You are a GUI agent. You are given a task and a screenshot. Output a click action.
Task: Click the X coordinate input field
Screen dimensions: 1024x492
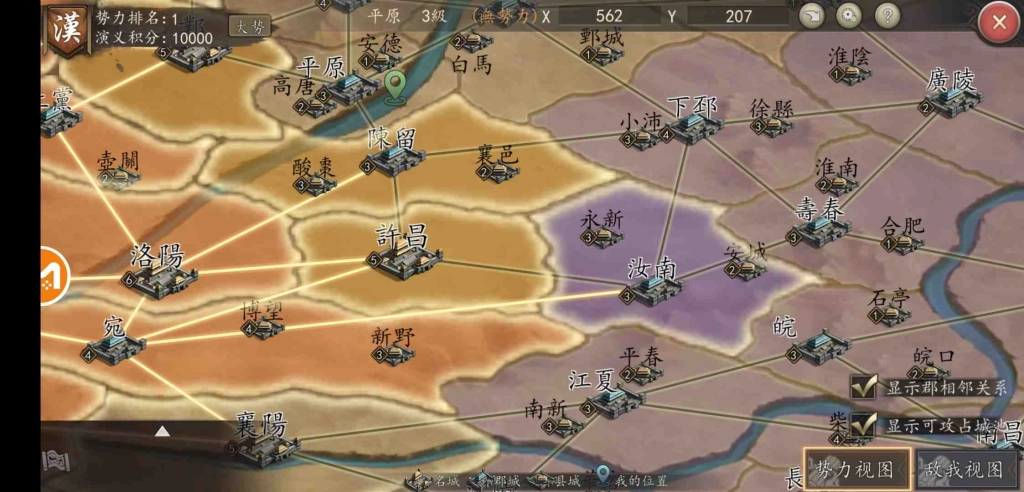[608, 16]
